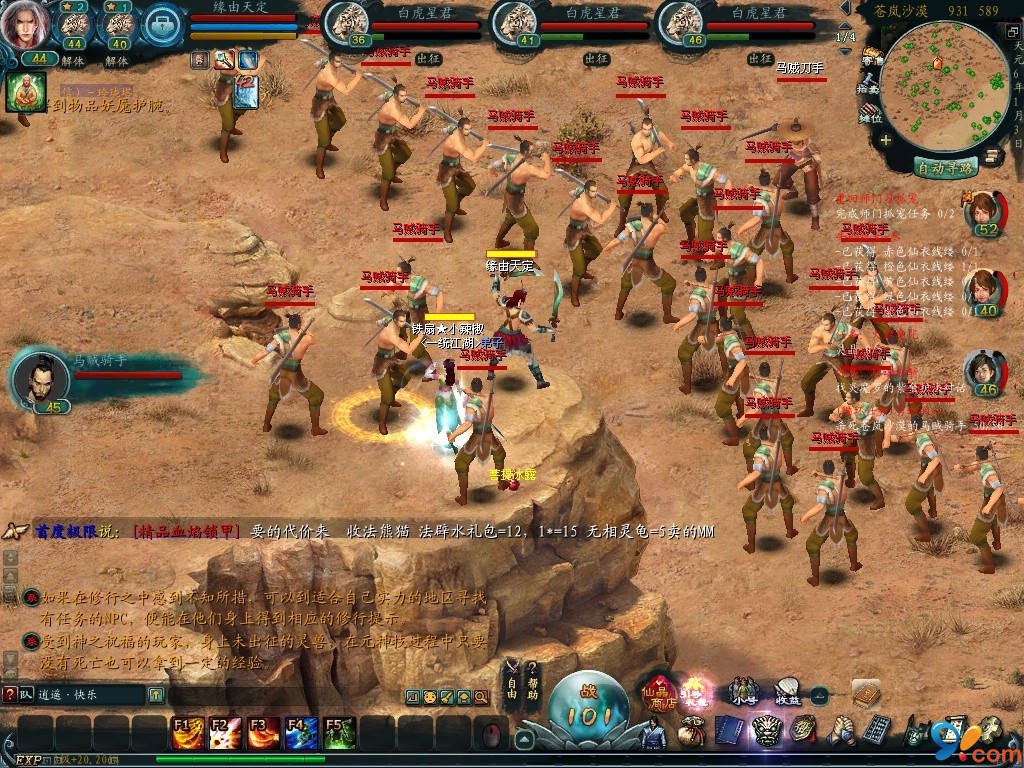1024x768 pixels.
Task: Target the 马贼骑手 enemy portrait frame
Action: click(42, 379)
